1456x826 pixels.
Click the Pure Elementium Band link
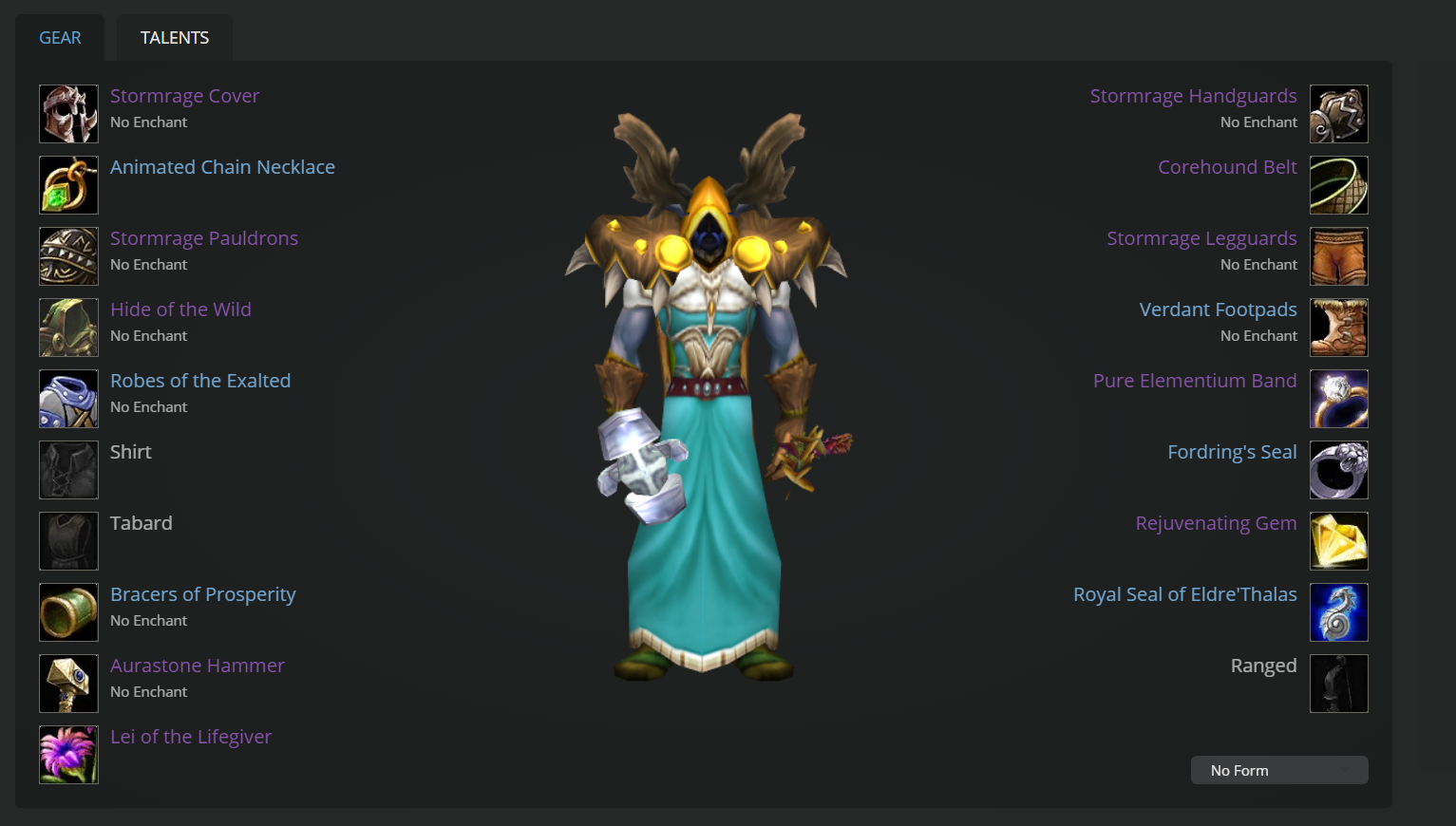click(x=1195, y=380)
